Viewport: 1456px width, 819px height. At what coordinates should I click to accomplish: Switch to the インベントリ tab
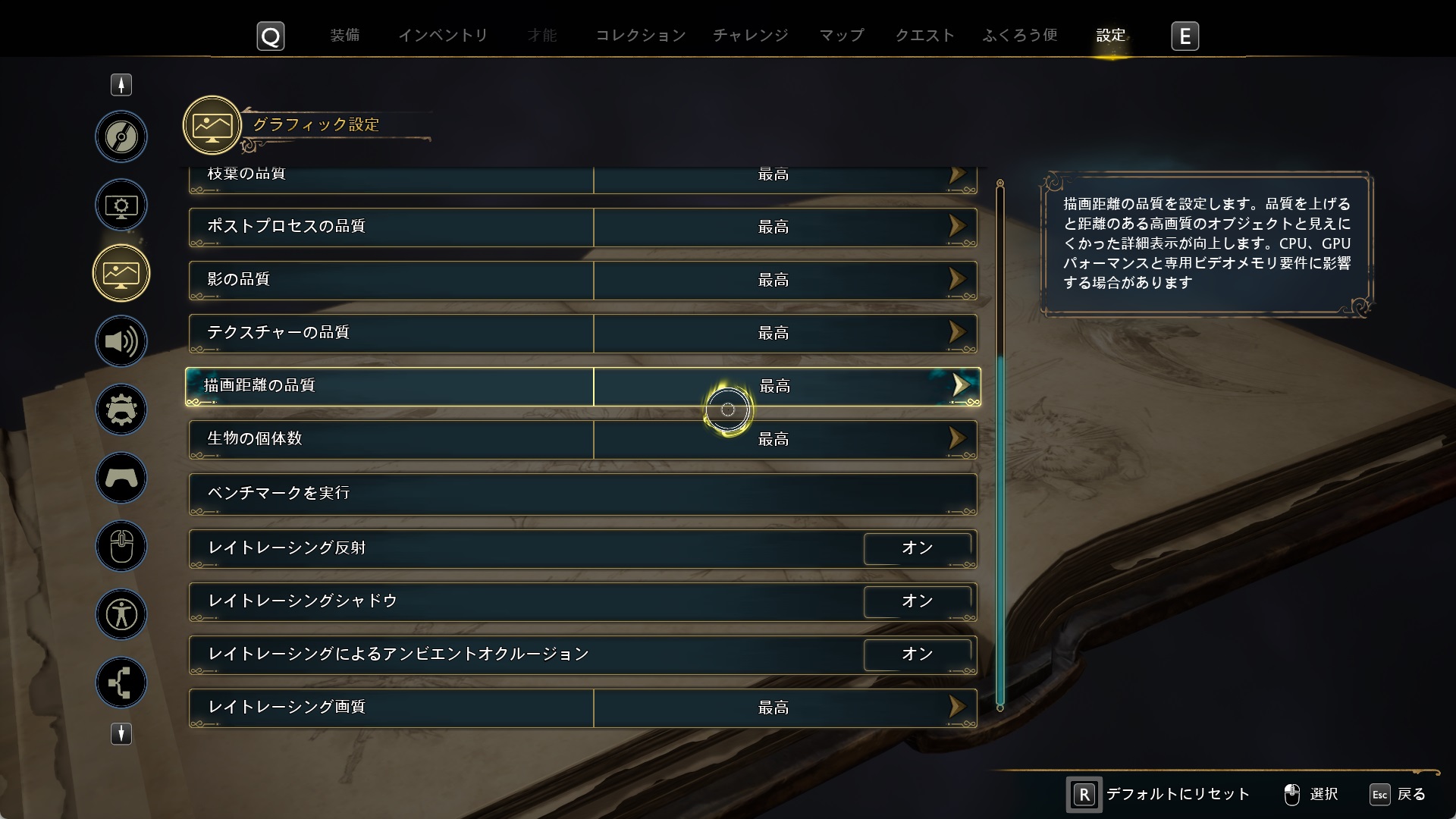pyautogui.click(x=443, y=35)
